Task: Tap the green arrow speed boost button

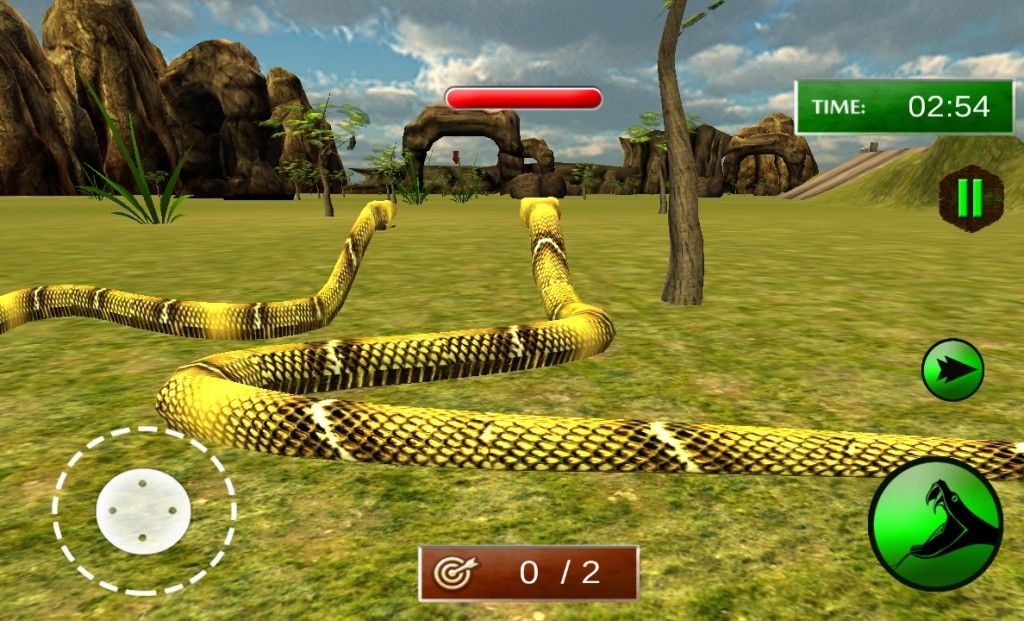Action: 952,370
